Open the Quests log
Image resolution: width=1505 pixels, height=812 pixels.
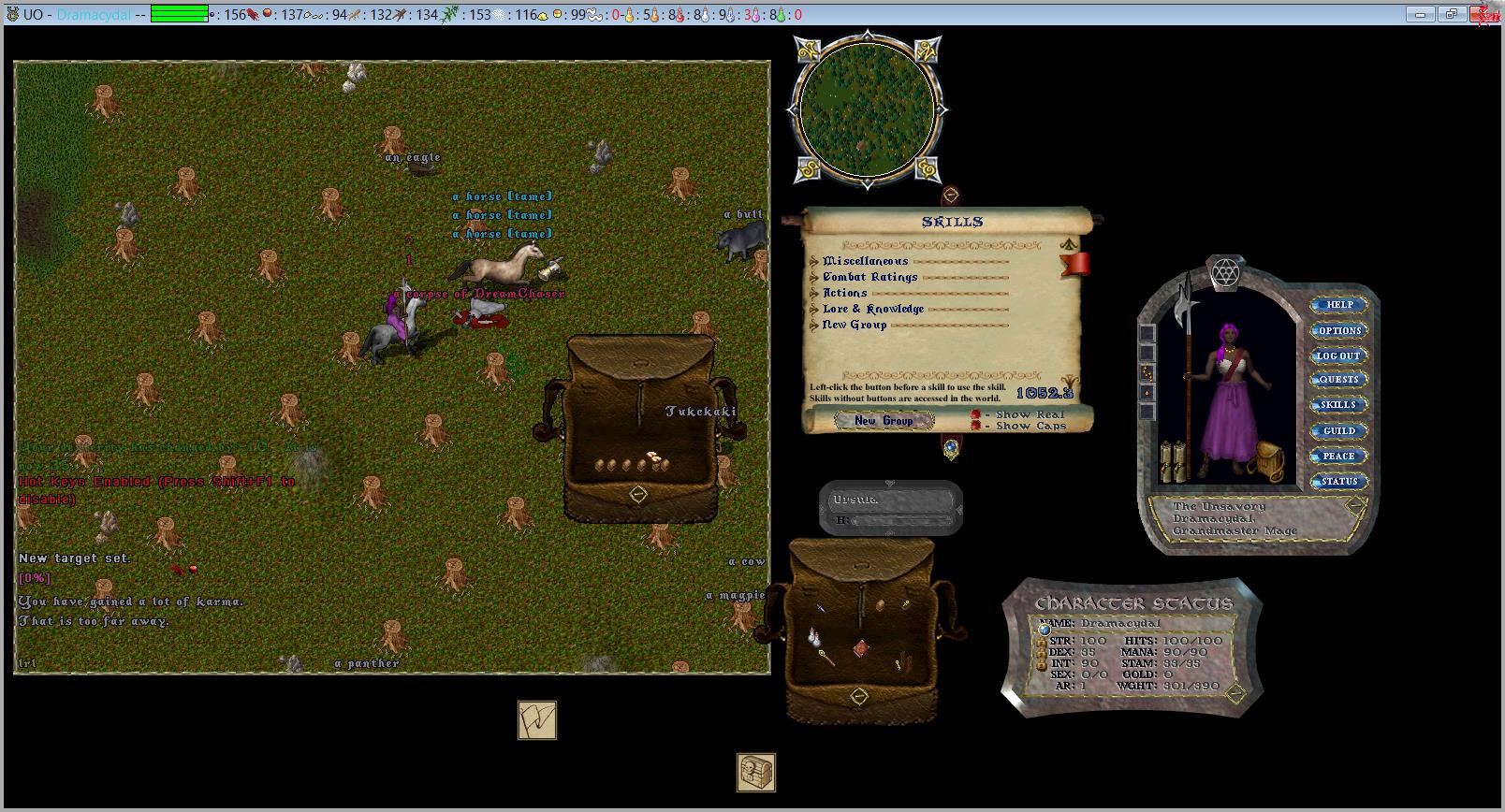point(1338,380)
